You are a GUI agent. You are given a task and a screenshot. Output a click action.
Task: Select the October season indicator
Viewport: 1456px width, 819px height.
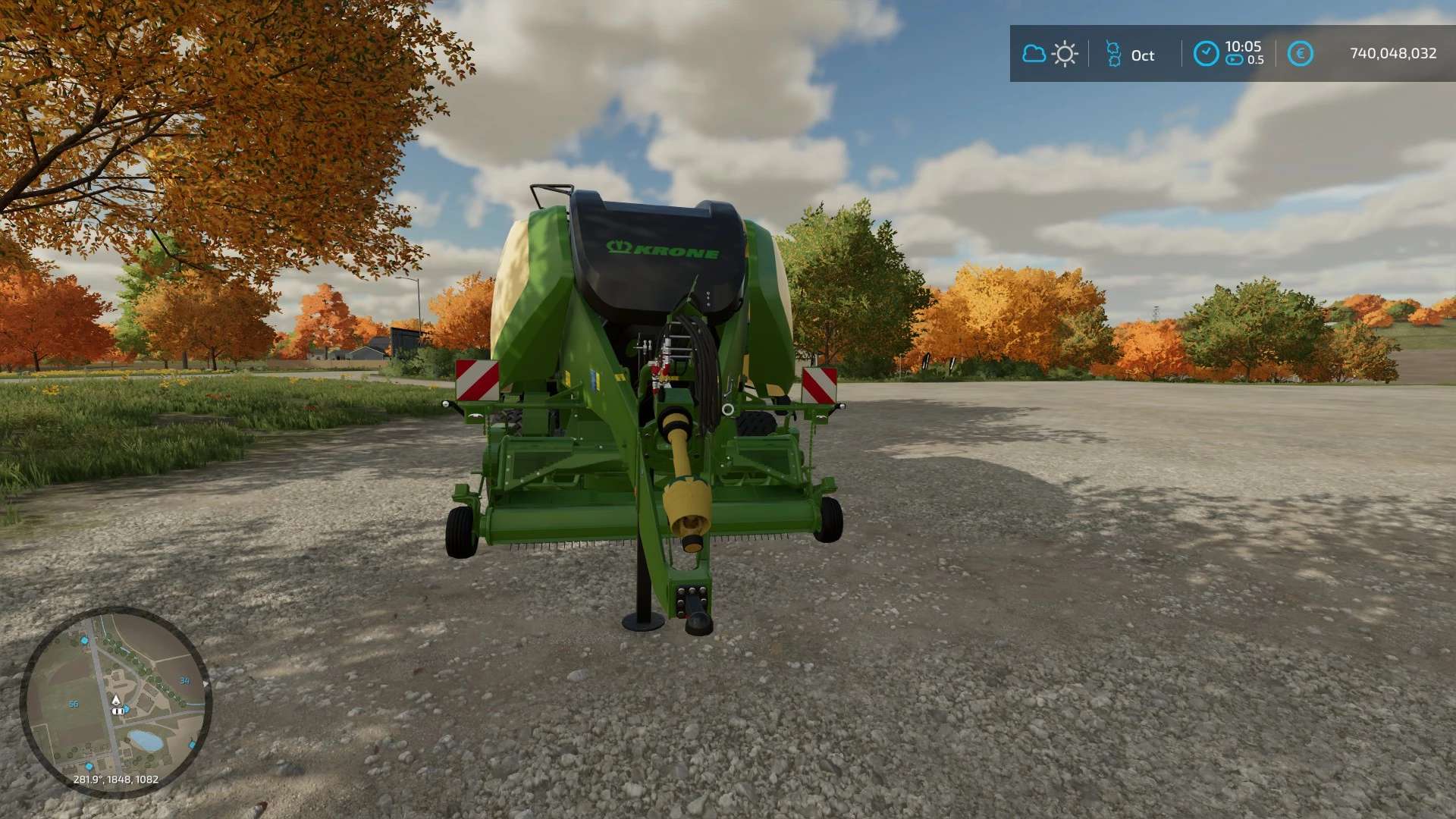click(1130, 55)
